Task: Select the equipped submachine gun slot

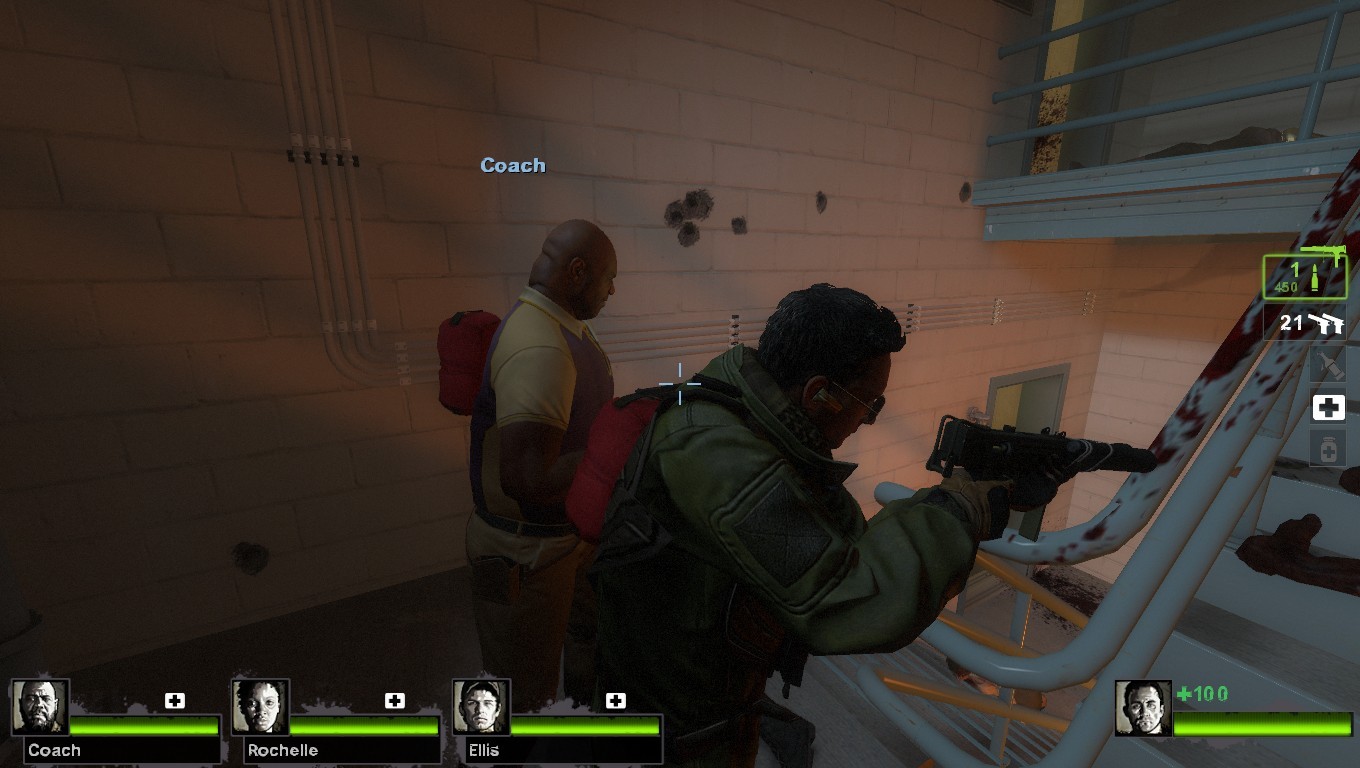Action: pos(1305,275)
